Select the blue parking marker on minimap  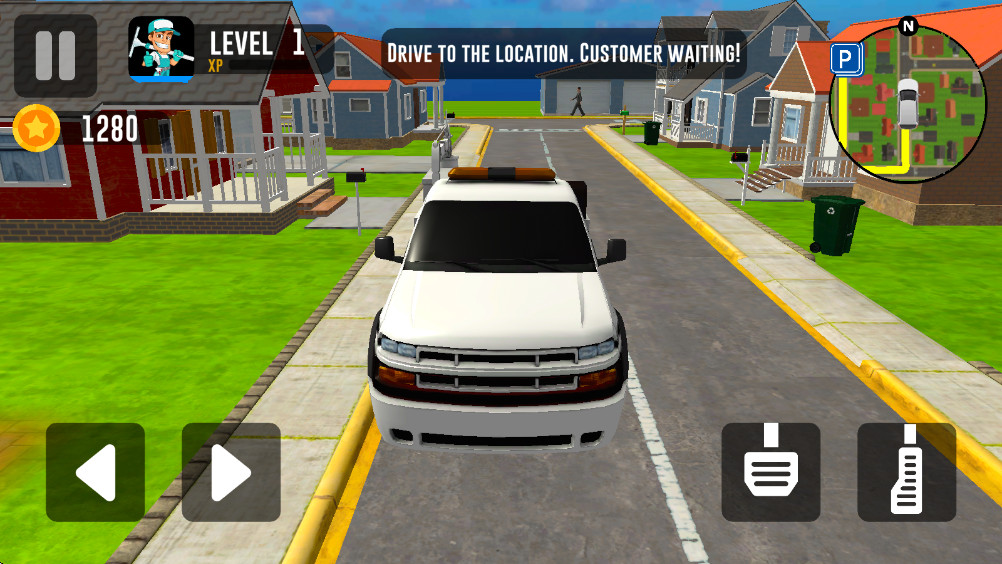coord(846,60)
